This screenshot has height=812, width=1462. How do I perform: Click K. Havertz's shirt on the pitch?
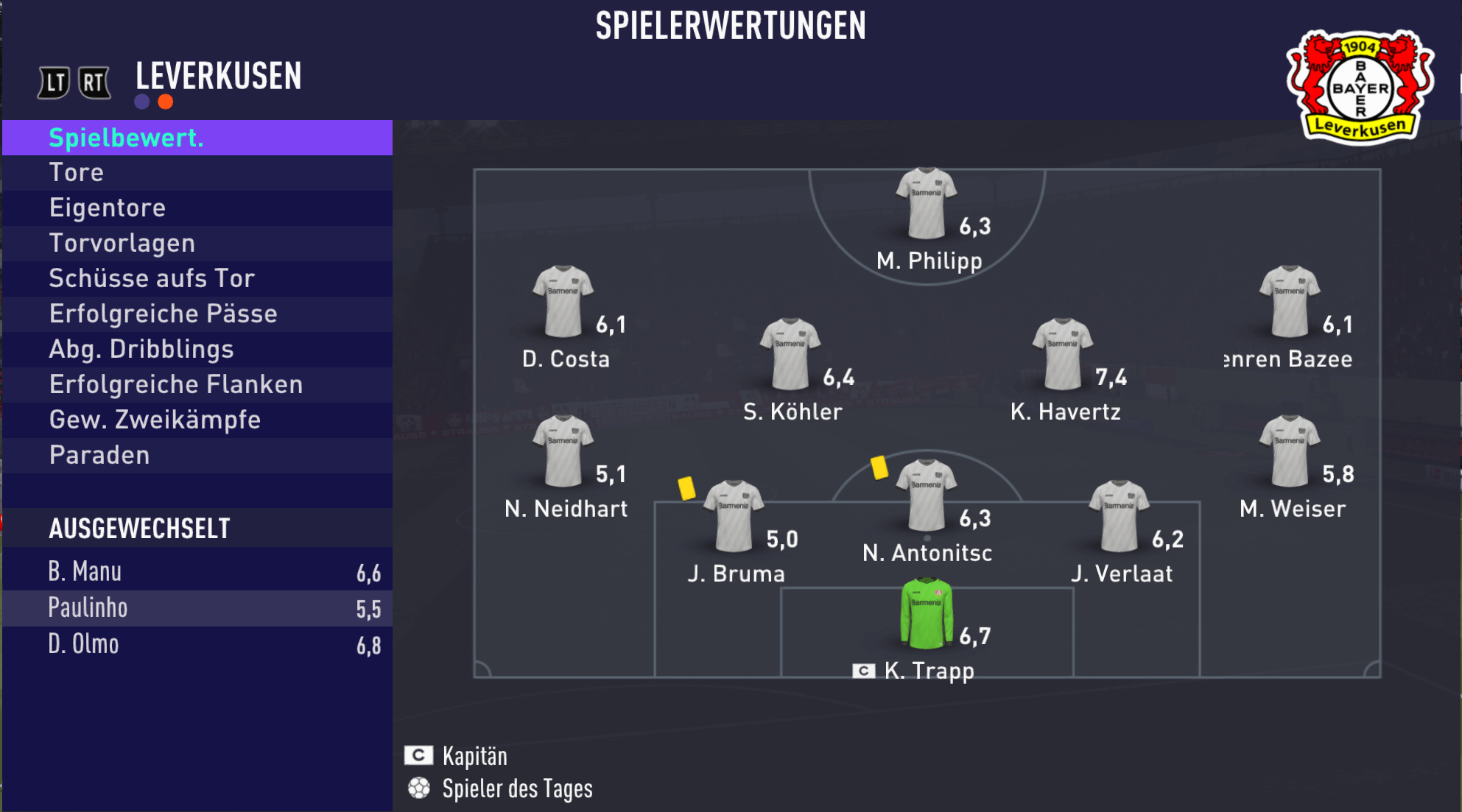pos(1062,354)
